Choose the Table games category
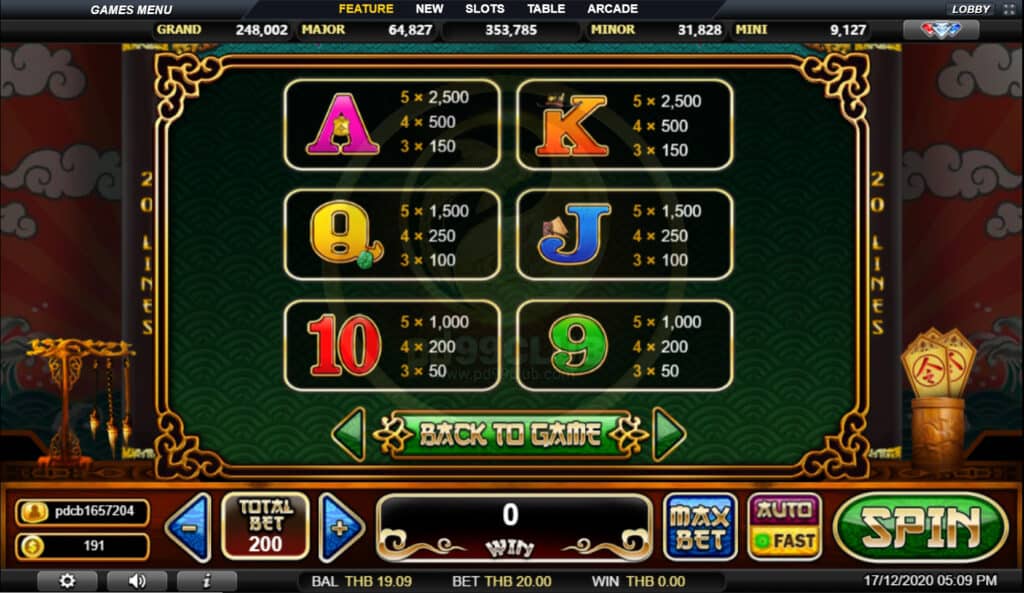Screen dimensions: 1024x593 coord(546,9)
